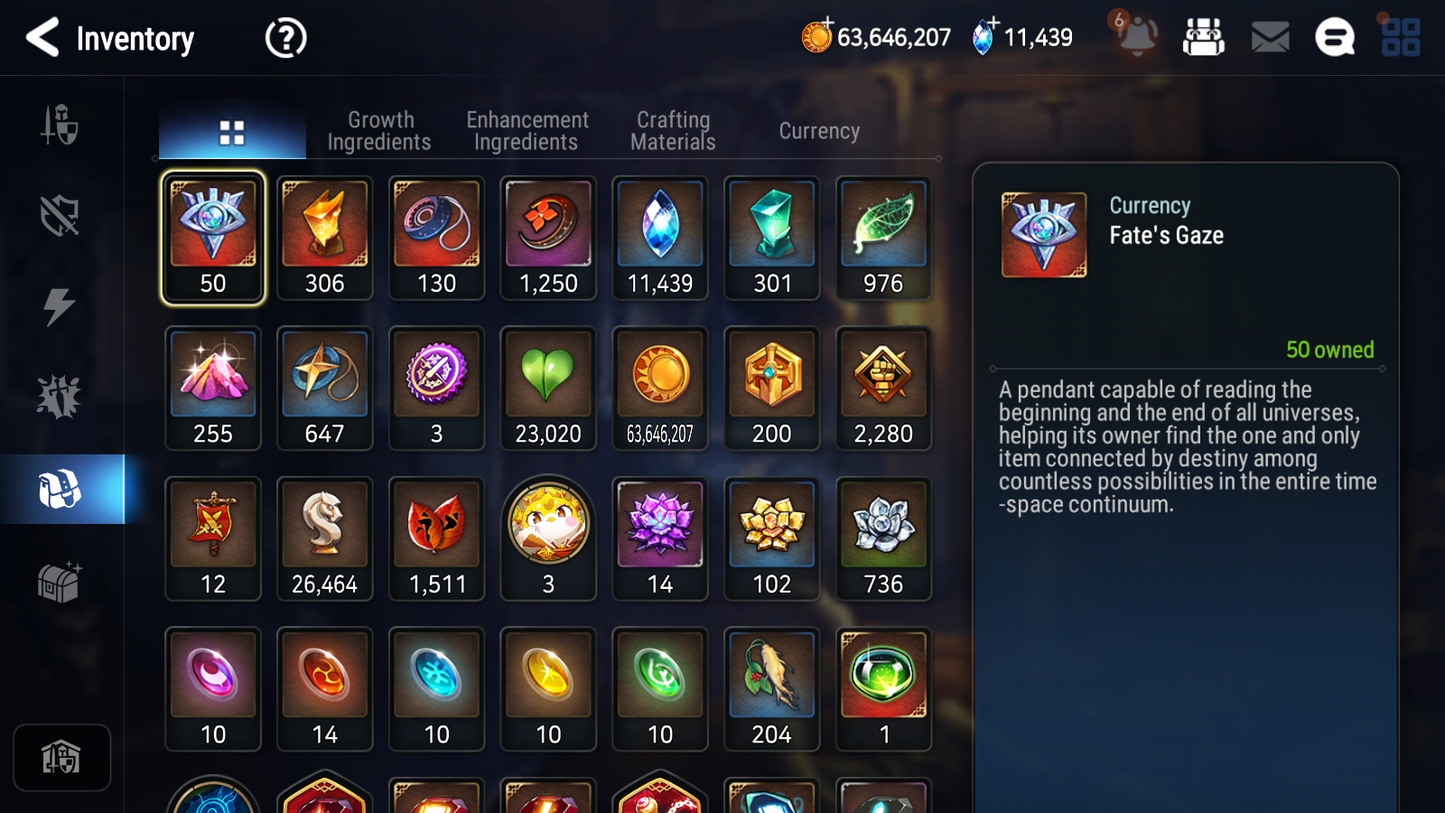Tap the back arrow to leave Inventory

pos(41,37)
